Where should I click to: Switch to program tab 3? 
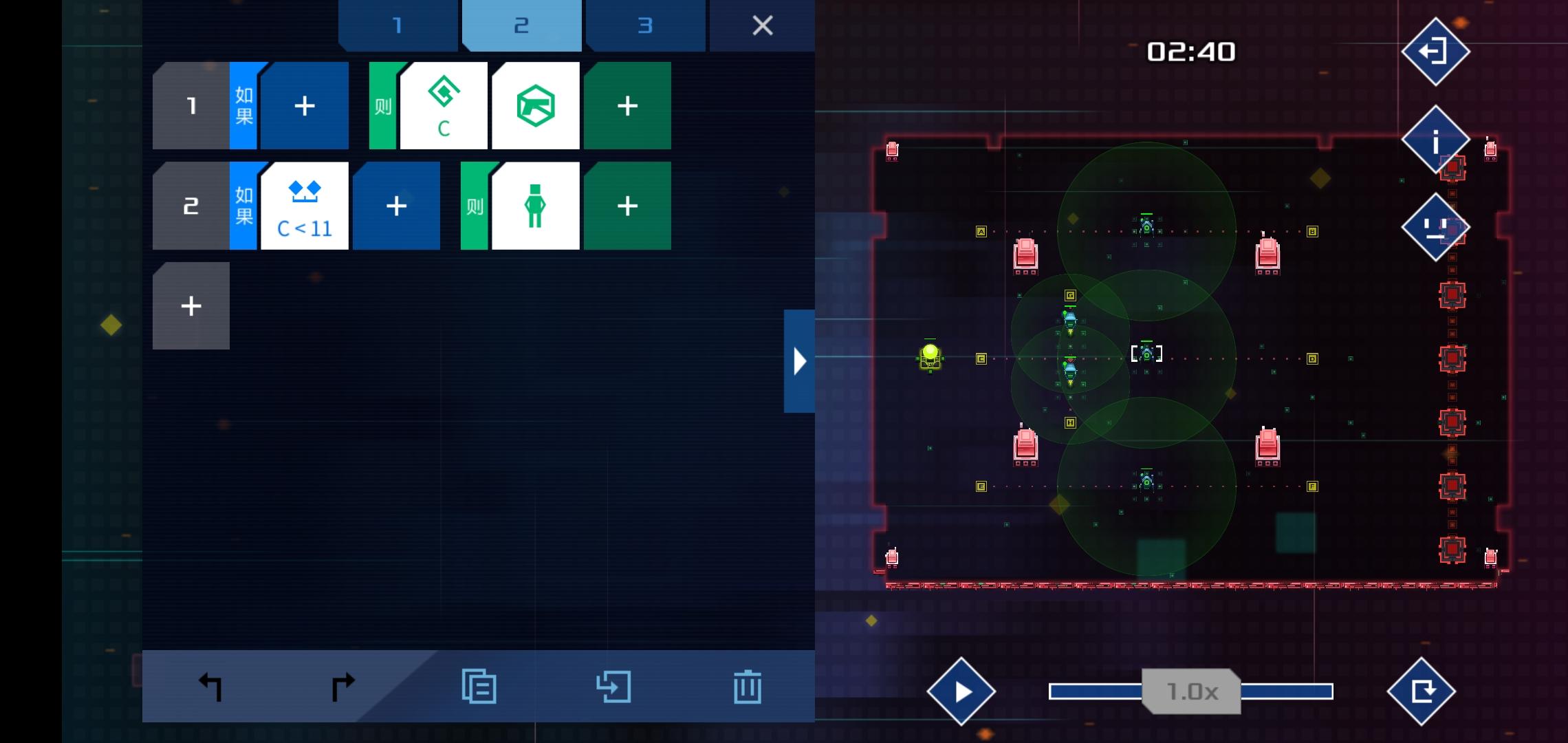(645, 25)
